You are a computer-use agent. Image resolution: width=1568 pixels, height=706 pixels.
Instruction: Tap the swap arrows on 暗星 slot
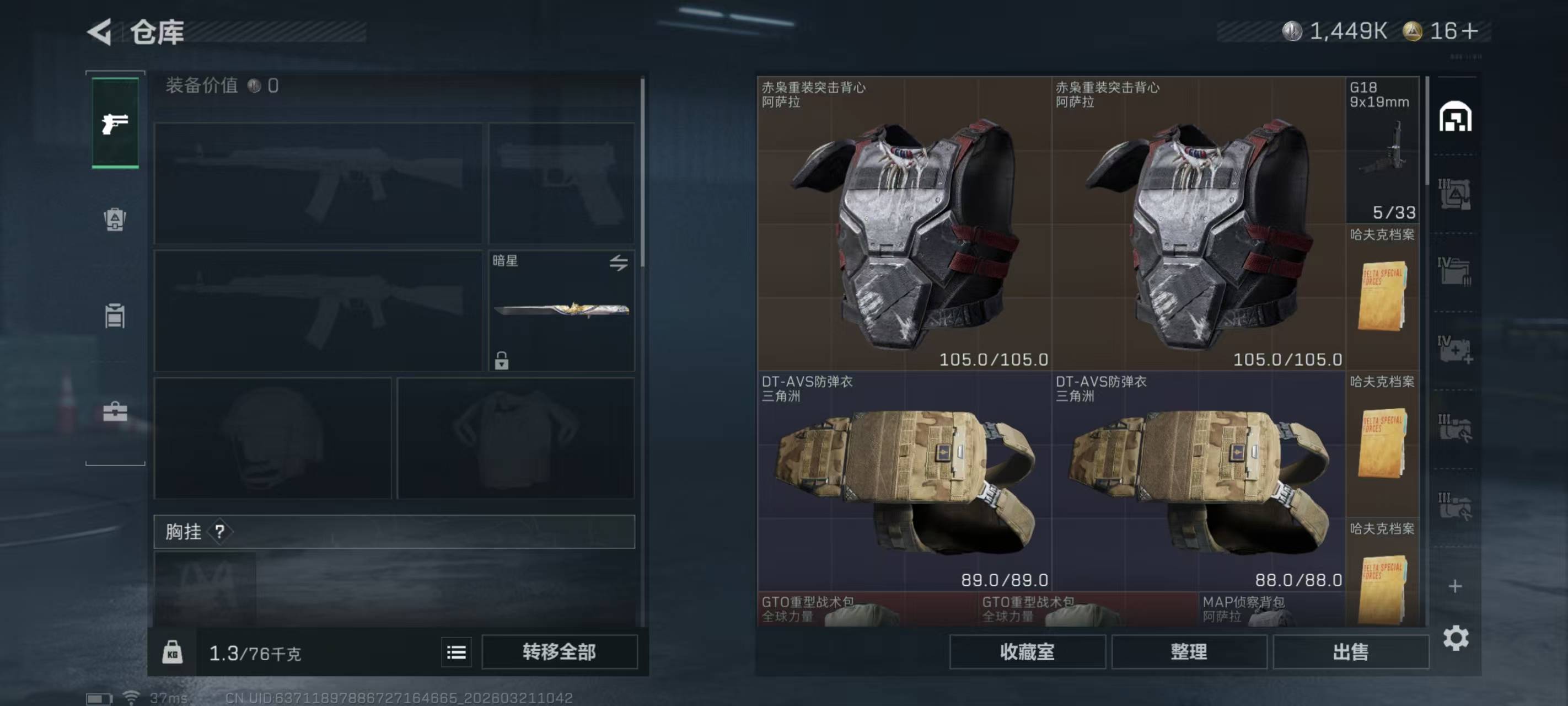tap(619, 263)
